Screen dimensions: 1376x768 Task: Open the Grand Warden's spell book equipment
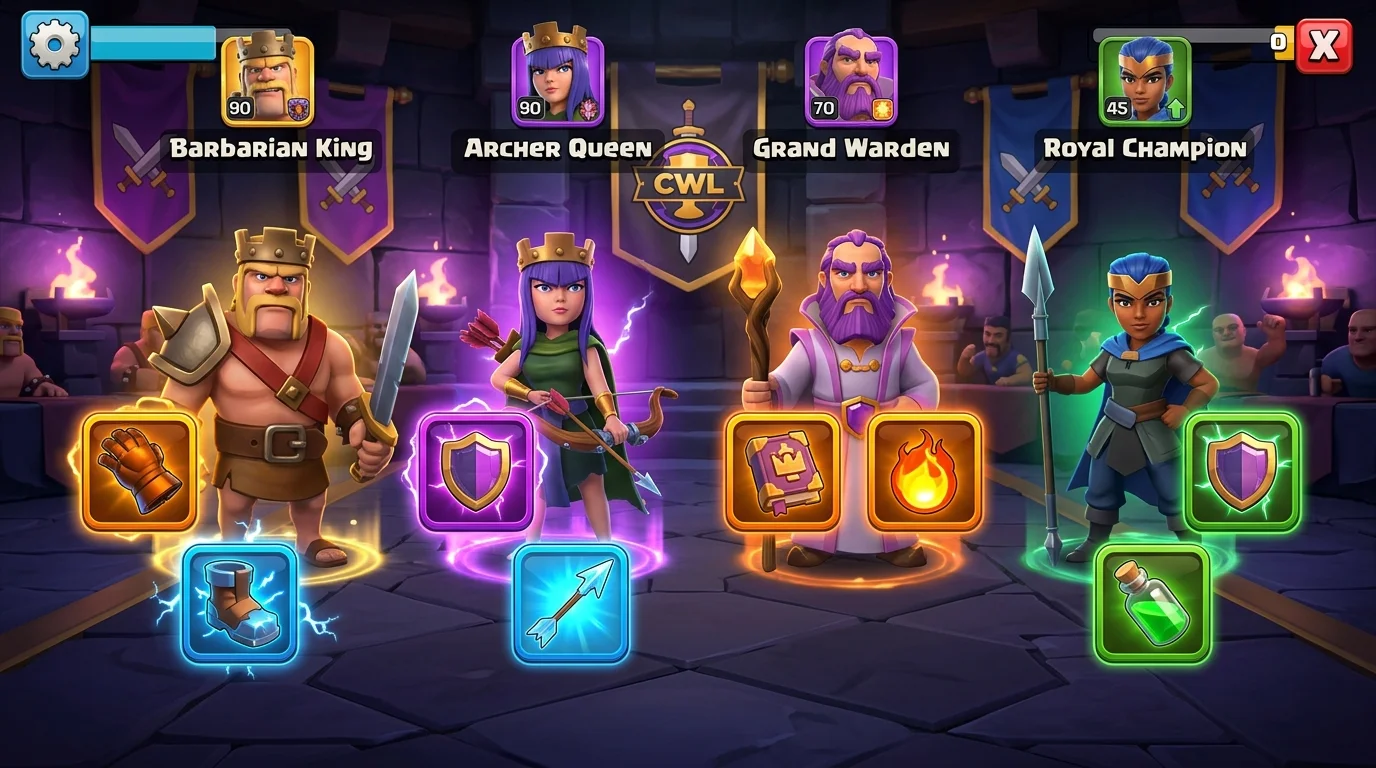click(787, 470)
